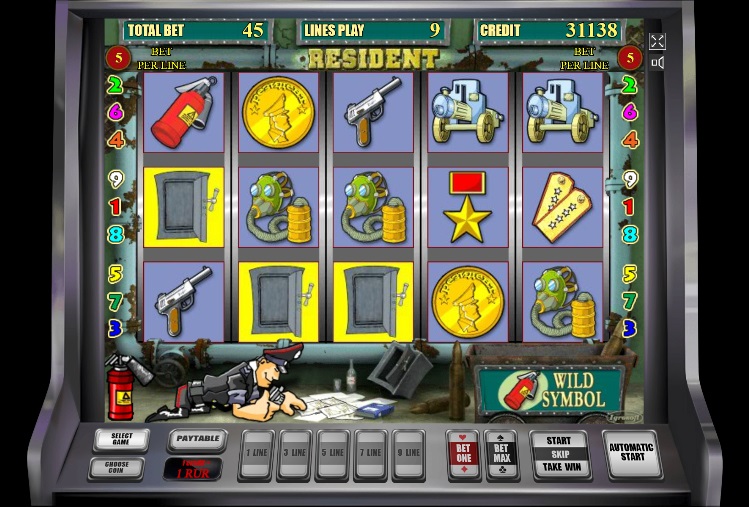This screenshot has height=507, width=749.
Task: Click the Bet One button
Action: [x=464, y=453]
